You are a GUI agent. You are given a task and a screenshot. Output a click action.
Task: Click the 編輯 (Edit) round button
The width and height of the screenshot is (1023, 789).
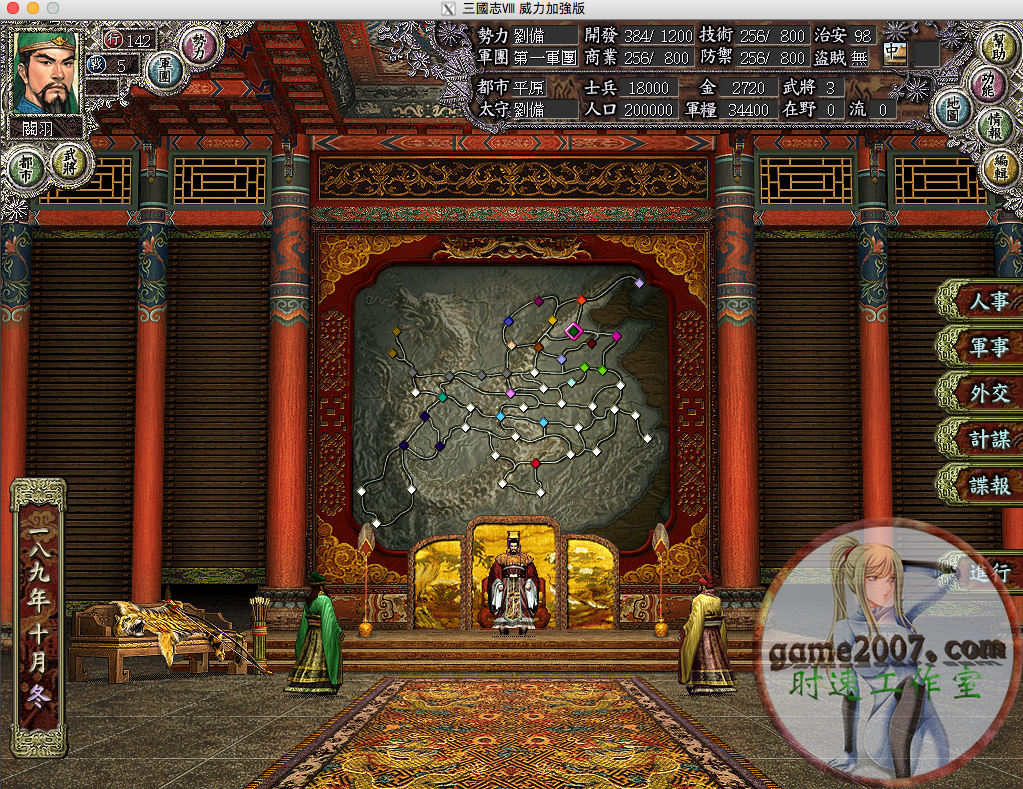pos(999,165)
